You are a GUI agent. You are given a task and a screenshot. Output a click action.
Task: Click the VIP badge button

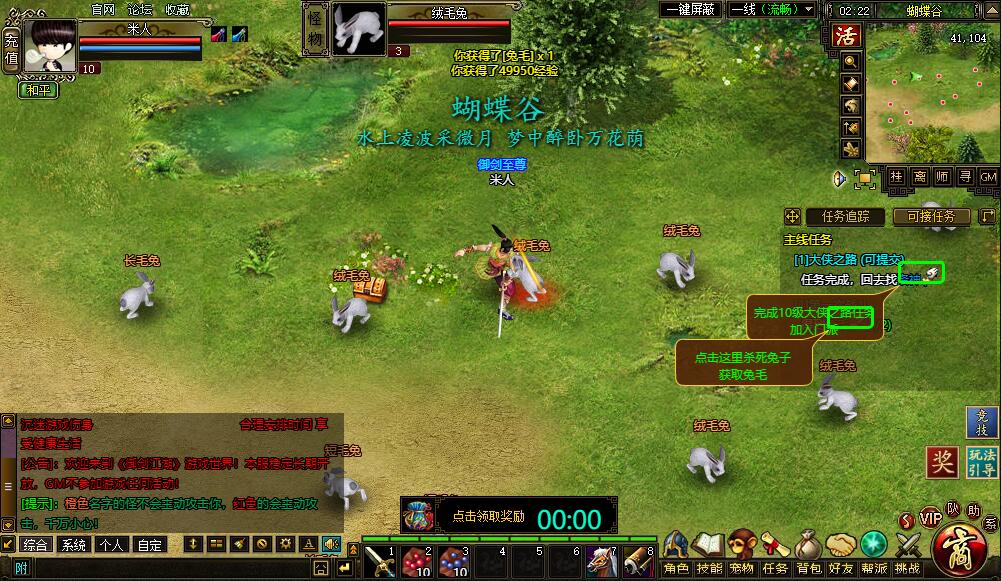931,518
